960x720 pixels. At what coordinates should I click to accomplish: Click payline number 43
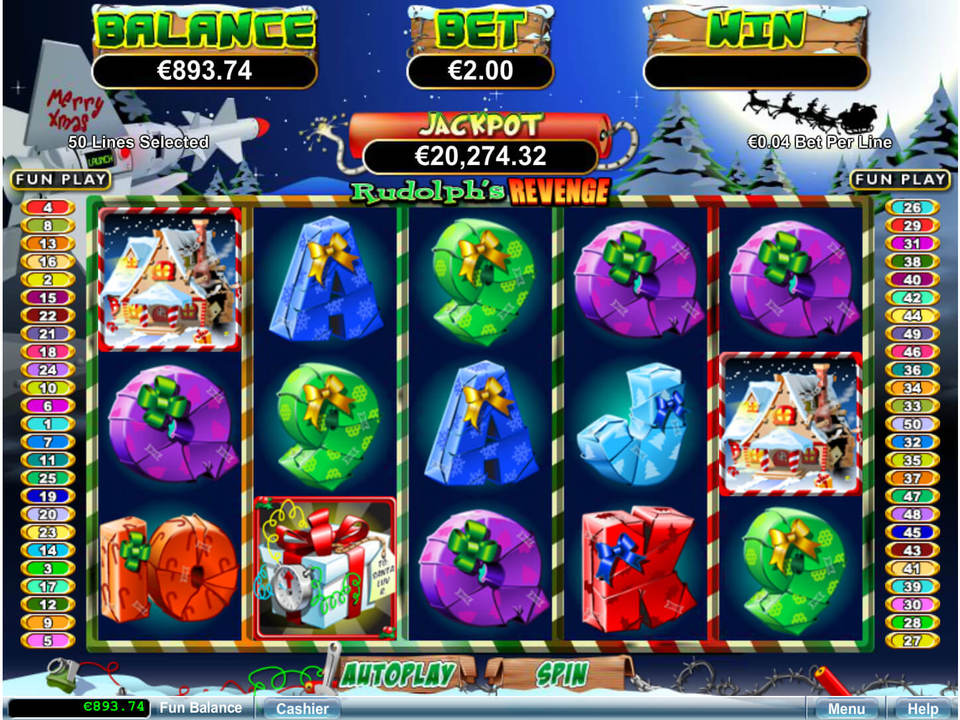(911, 550)
